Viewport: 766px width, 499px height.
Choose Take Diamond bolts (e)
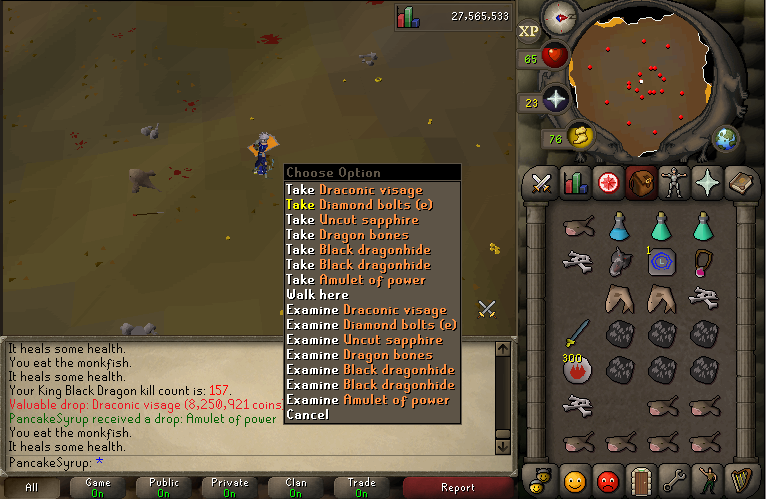click(x=370, y=205)
